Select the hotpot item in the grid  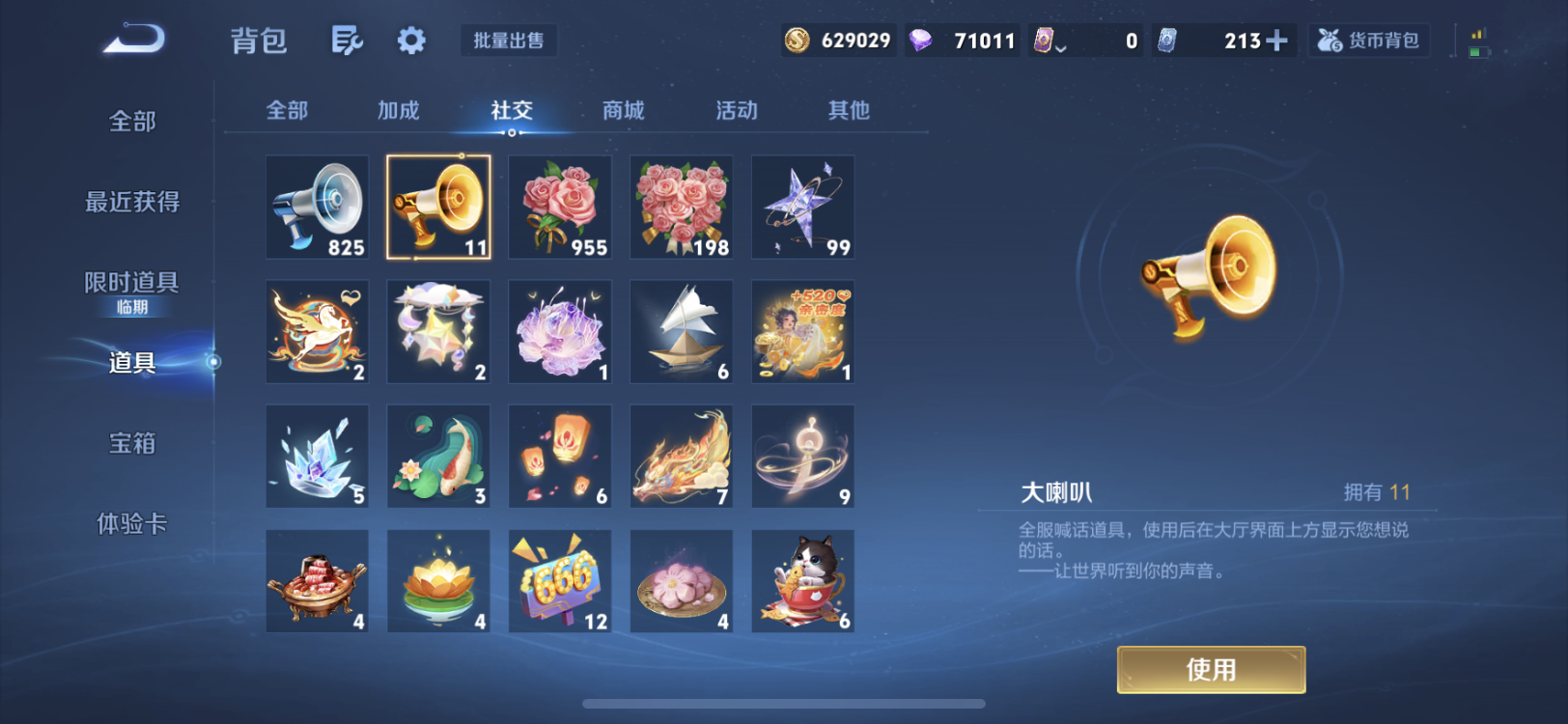(x=317, y=580)
